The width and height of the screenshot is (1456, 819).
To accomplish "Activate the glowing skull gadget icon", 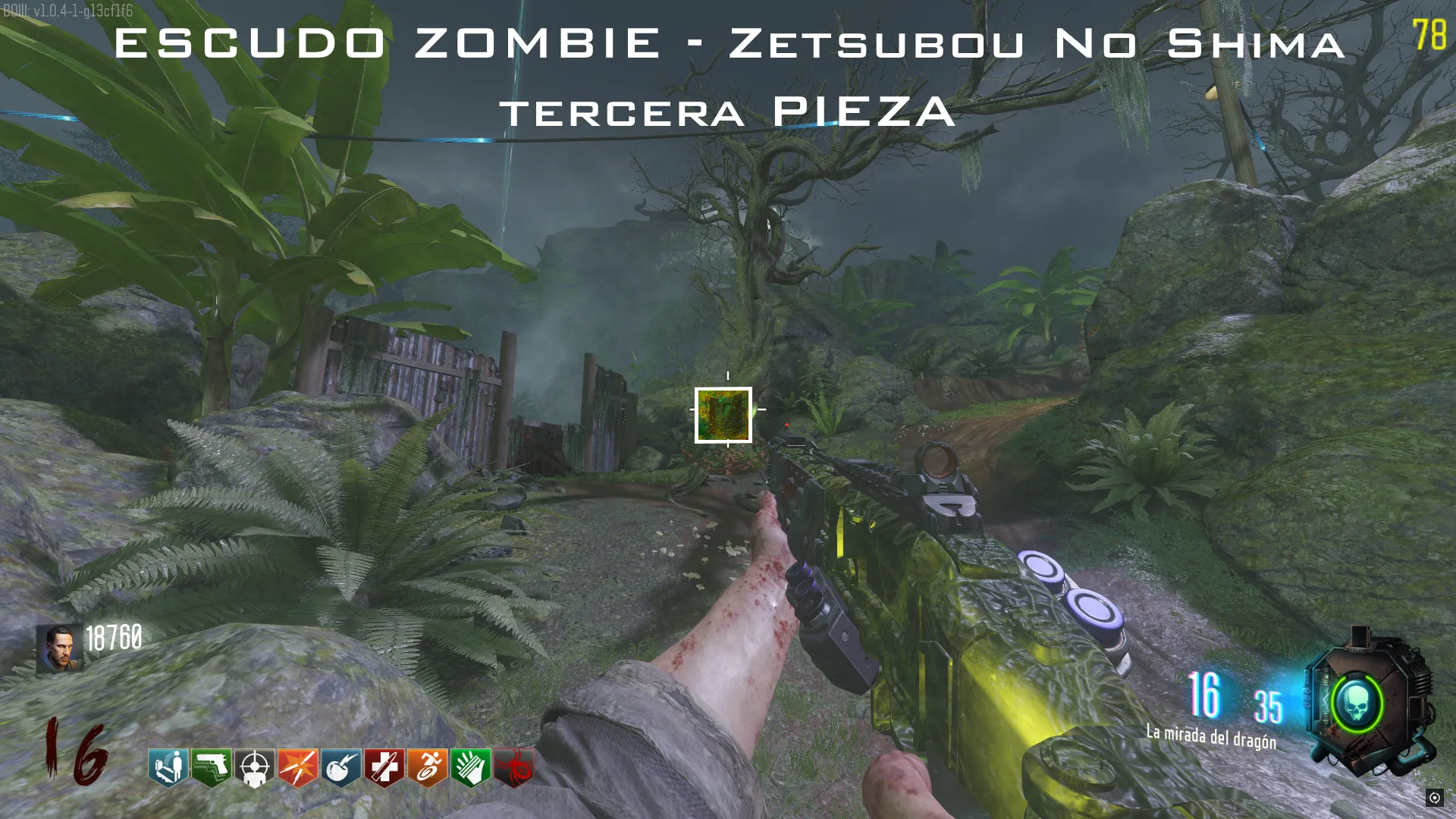I will pos(1356,704).
